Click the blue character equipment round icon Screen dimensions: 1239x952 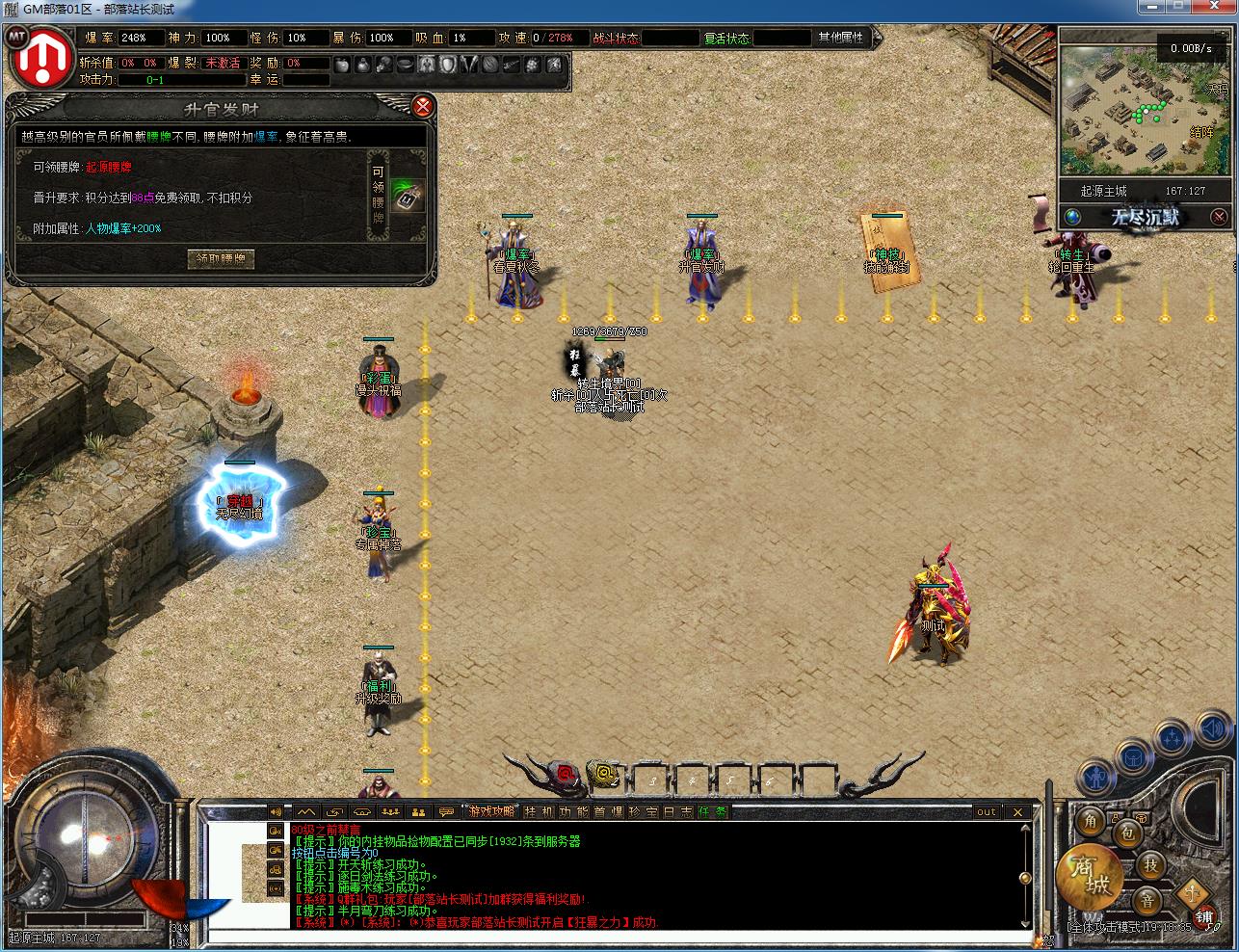point(1094,776)
